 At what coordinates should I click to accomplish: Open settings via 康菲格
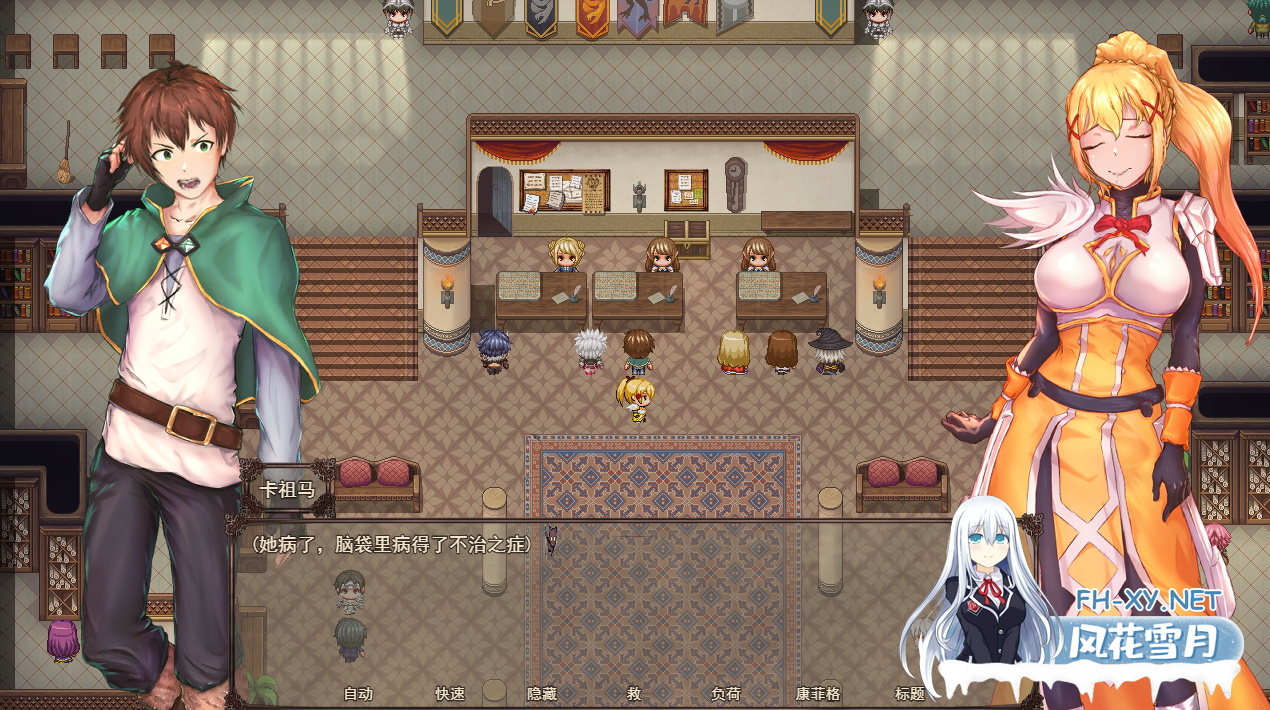pos(818,693)
